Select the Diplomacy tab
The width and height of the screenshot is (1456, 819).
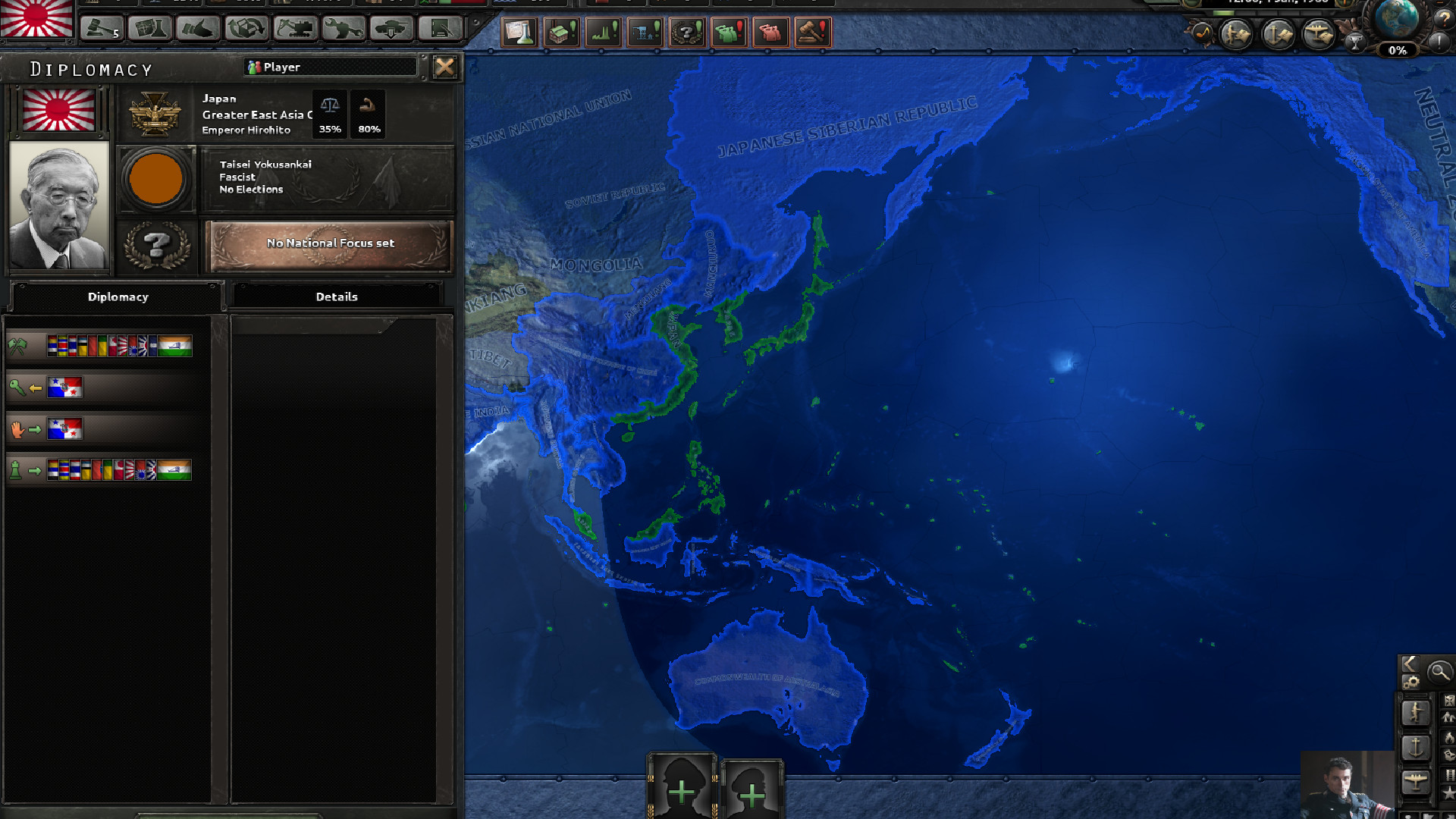coord(118,297)
